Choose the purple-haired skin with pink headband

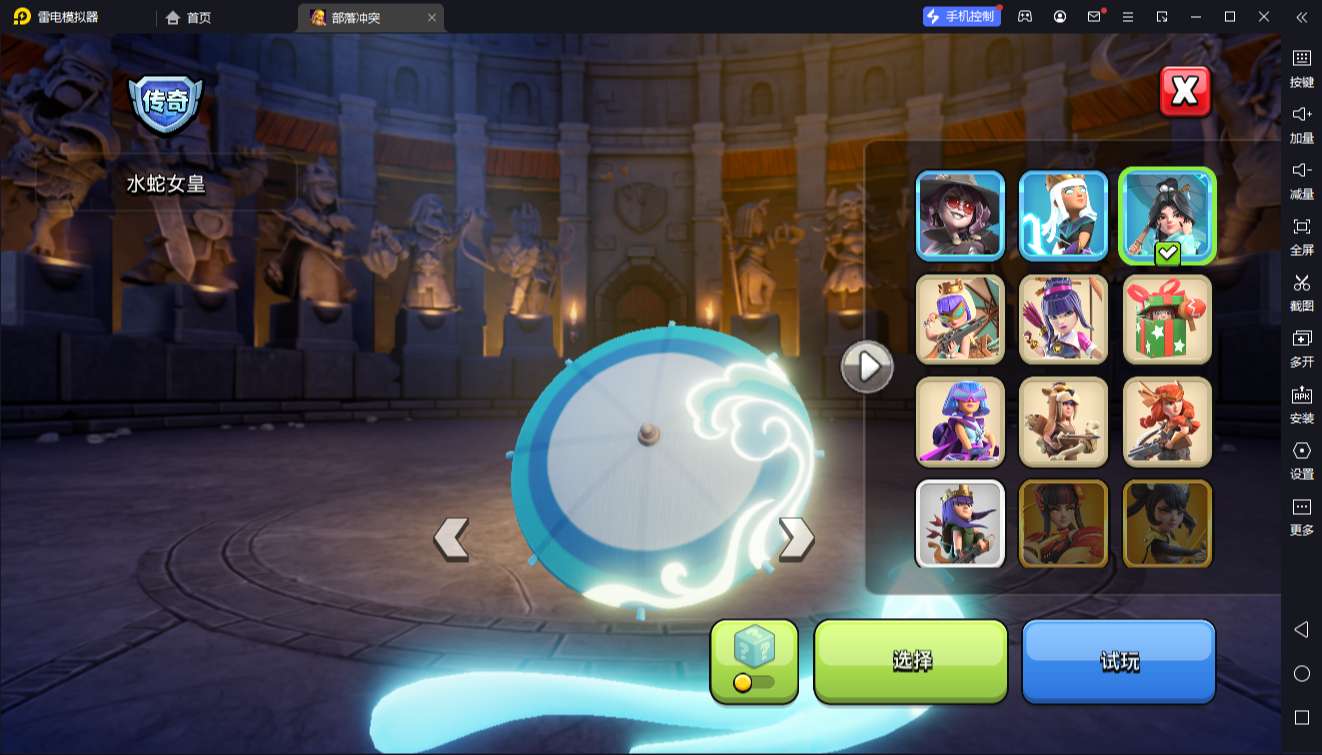click(x=1063, y=319)
